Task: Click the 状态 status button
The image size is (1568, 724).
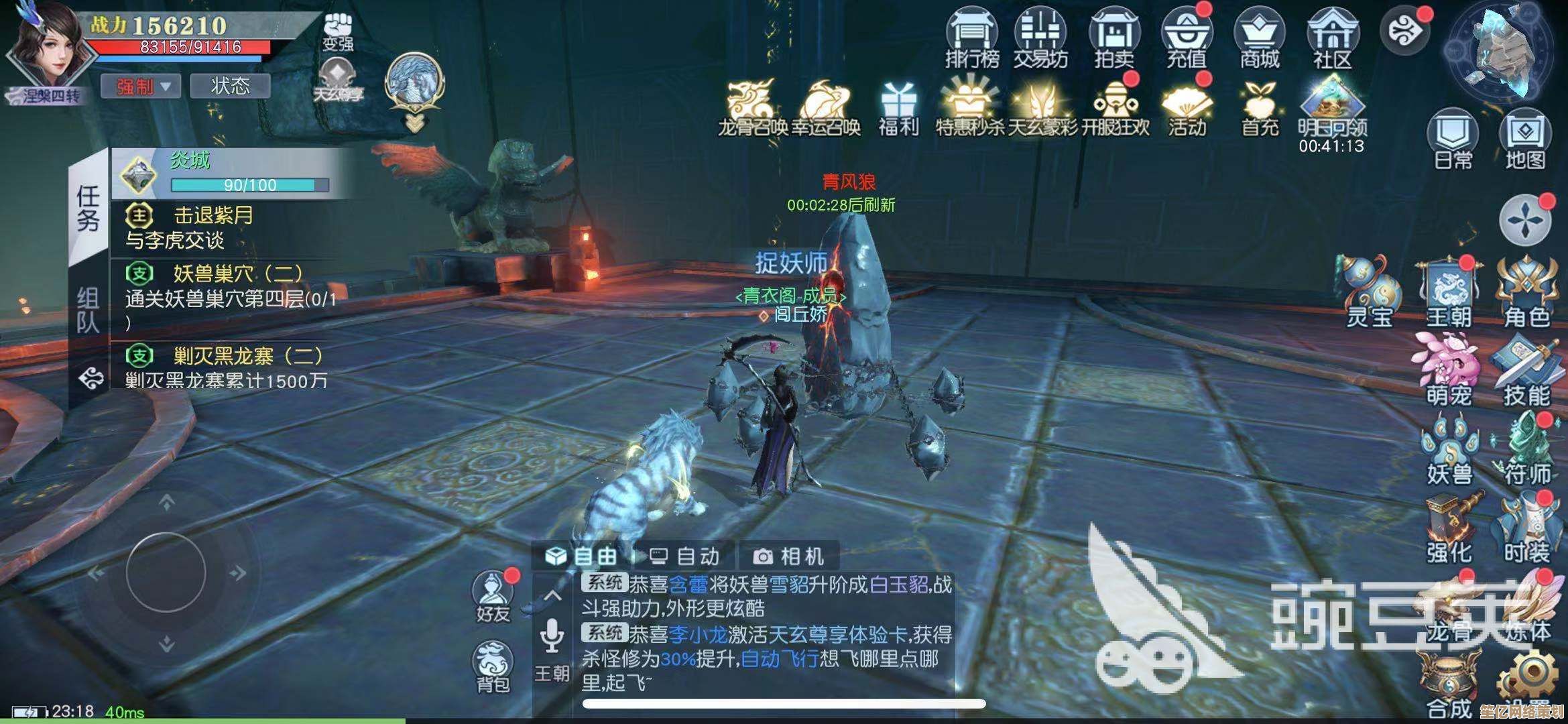Action: coord(230,86)
